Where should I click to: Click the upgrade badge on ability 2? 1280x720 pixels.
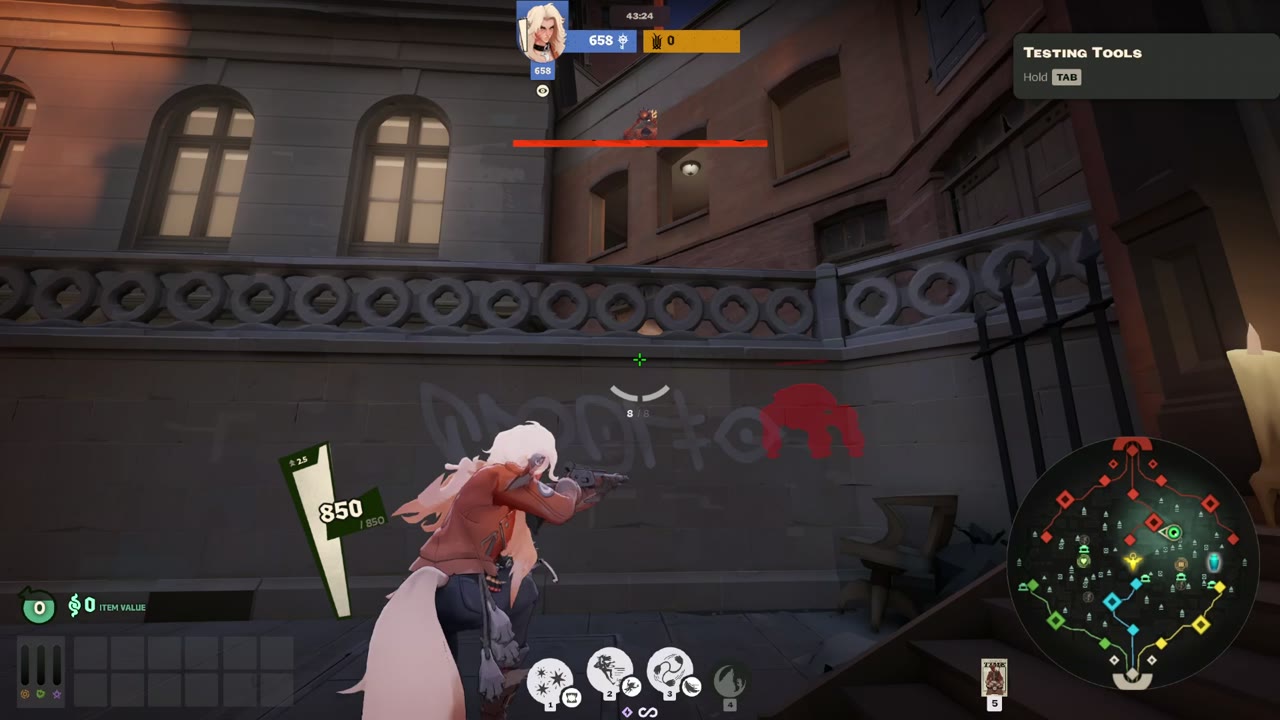630,687
